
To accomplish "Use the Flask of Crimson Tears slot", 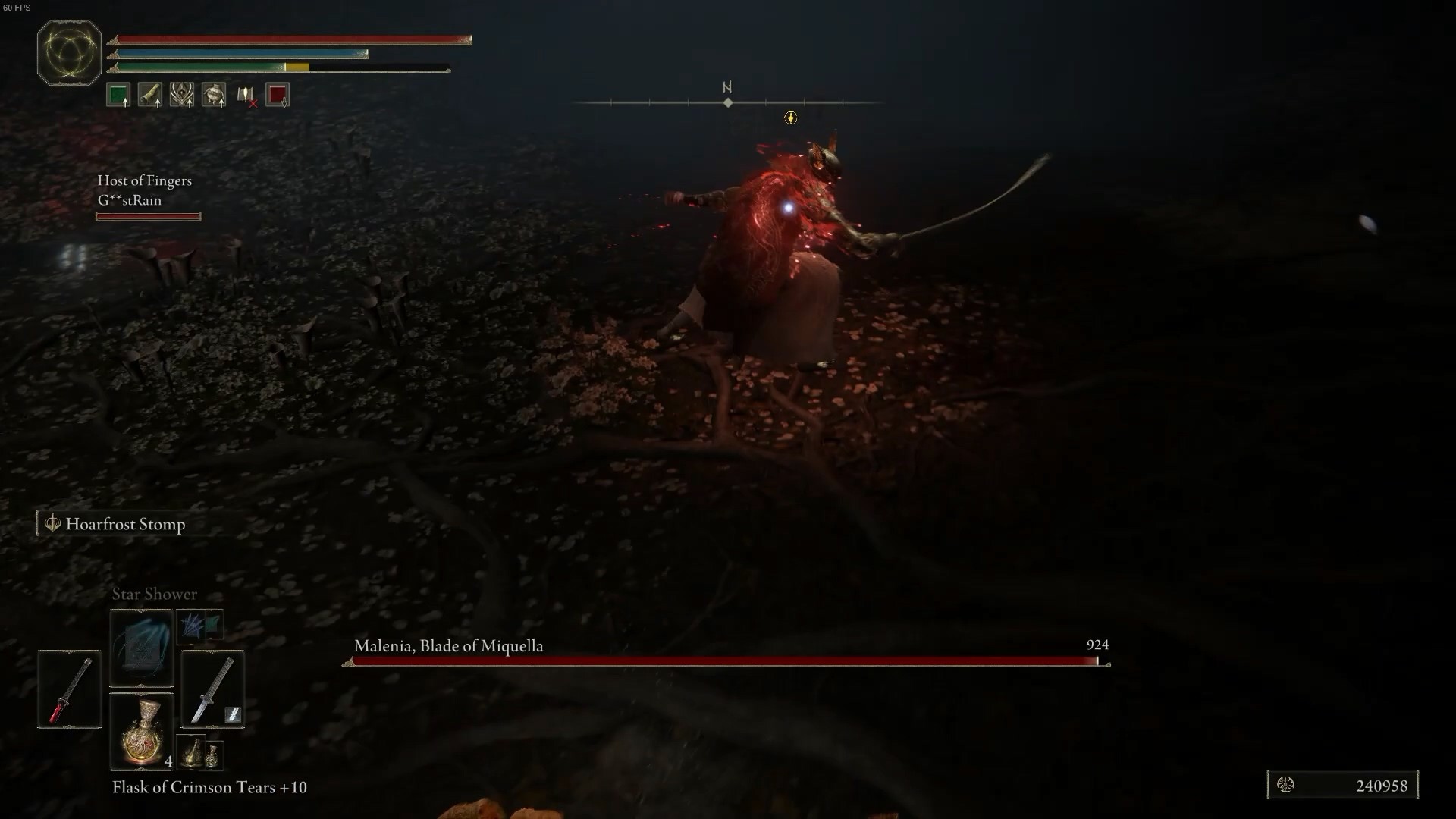I will [x=141, y=731].
